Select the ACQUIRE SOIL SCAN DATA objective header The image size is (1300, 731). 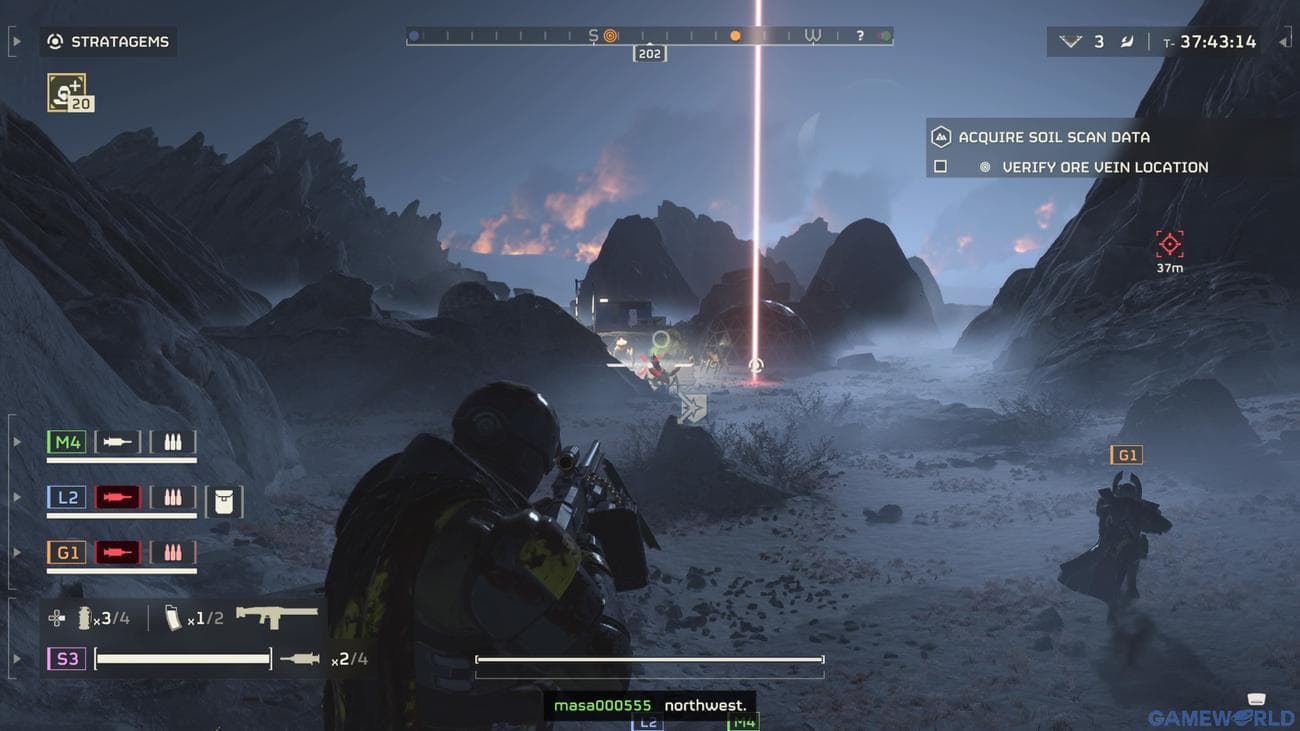(1052, 137)
